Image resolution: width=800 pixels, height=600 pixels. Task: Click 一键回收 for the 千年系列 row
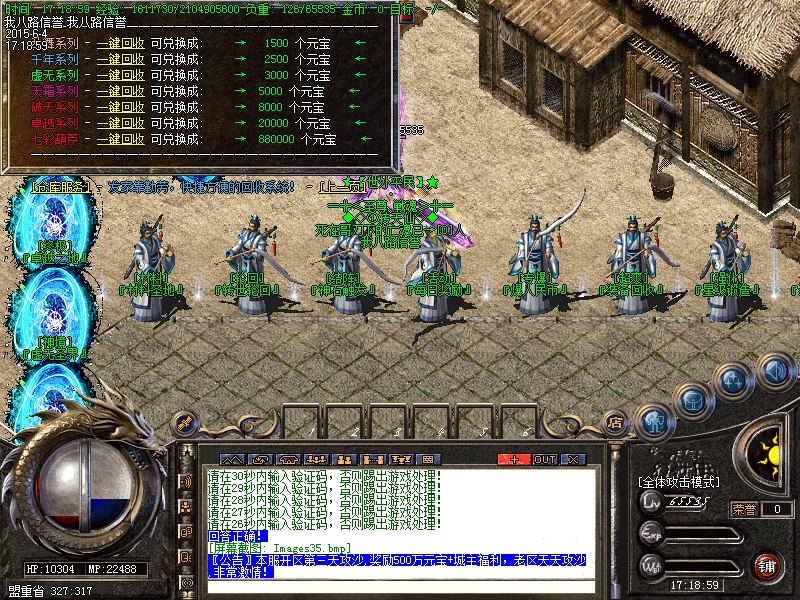coord(120,59)
